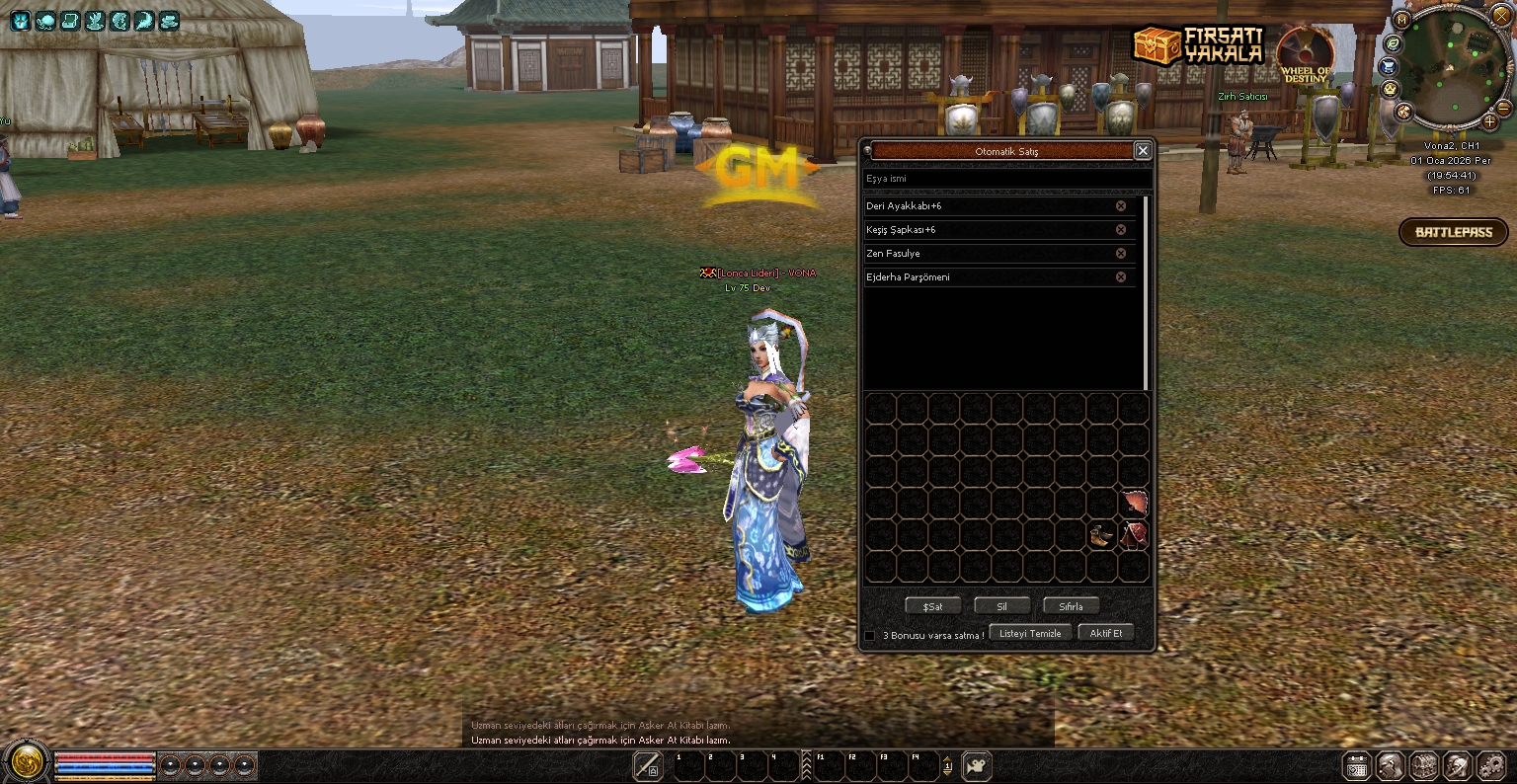1517x784 pixels.
Task: Open the gear settings icon in bottom bar
Action: point(1491,766)
